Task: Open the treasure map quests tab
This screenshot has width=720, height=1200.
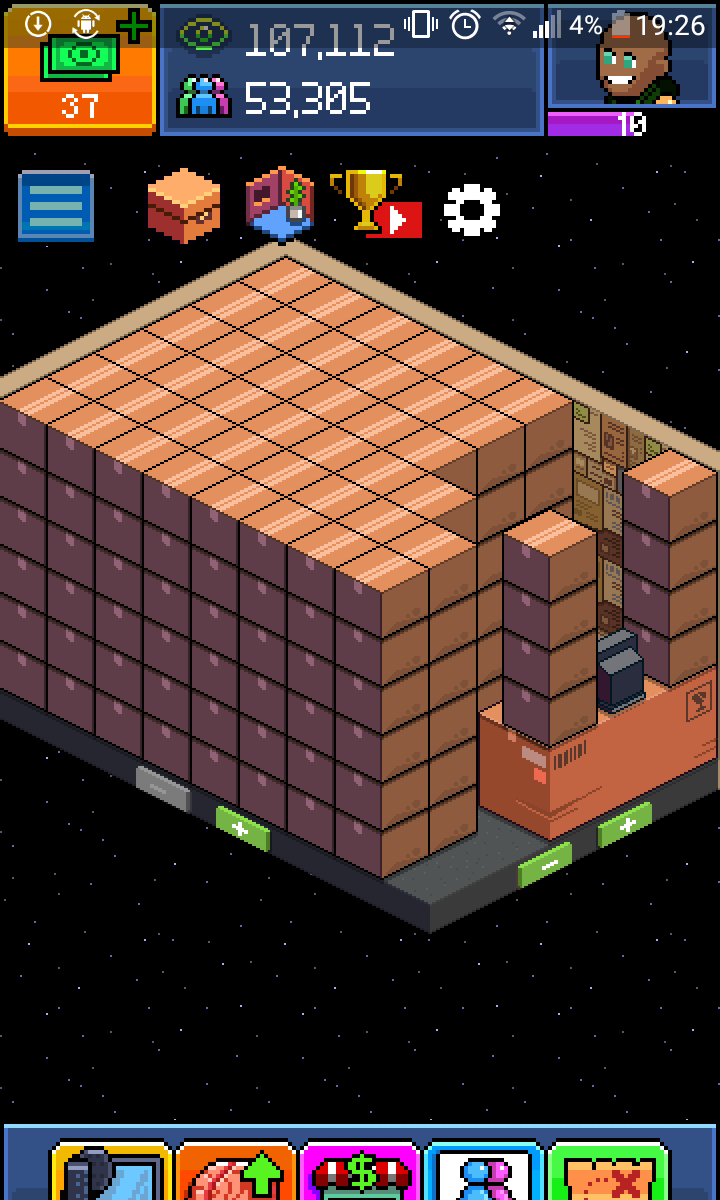Action: click(x=608, y=1171)
